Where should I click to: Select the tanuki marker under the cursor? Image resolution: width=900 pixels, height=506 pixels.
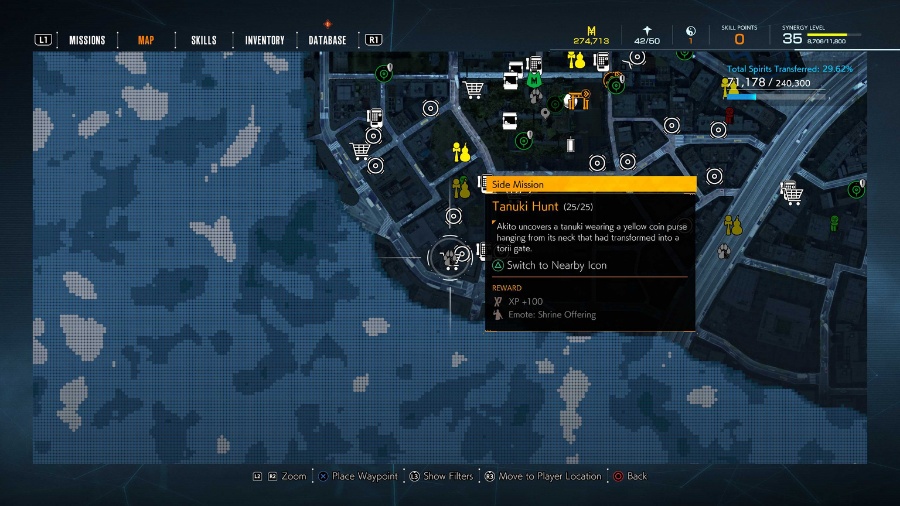tap(449, 257)
